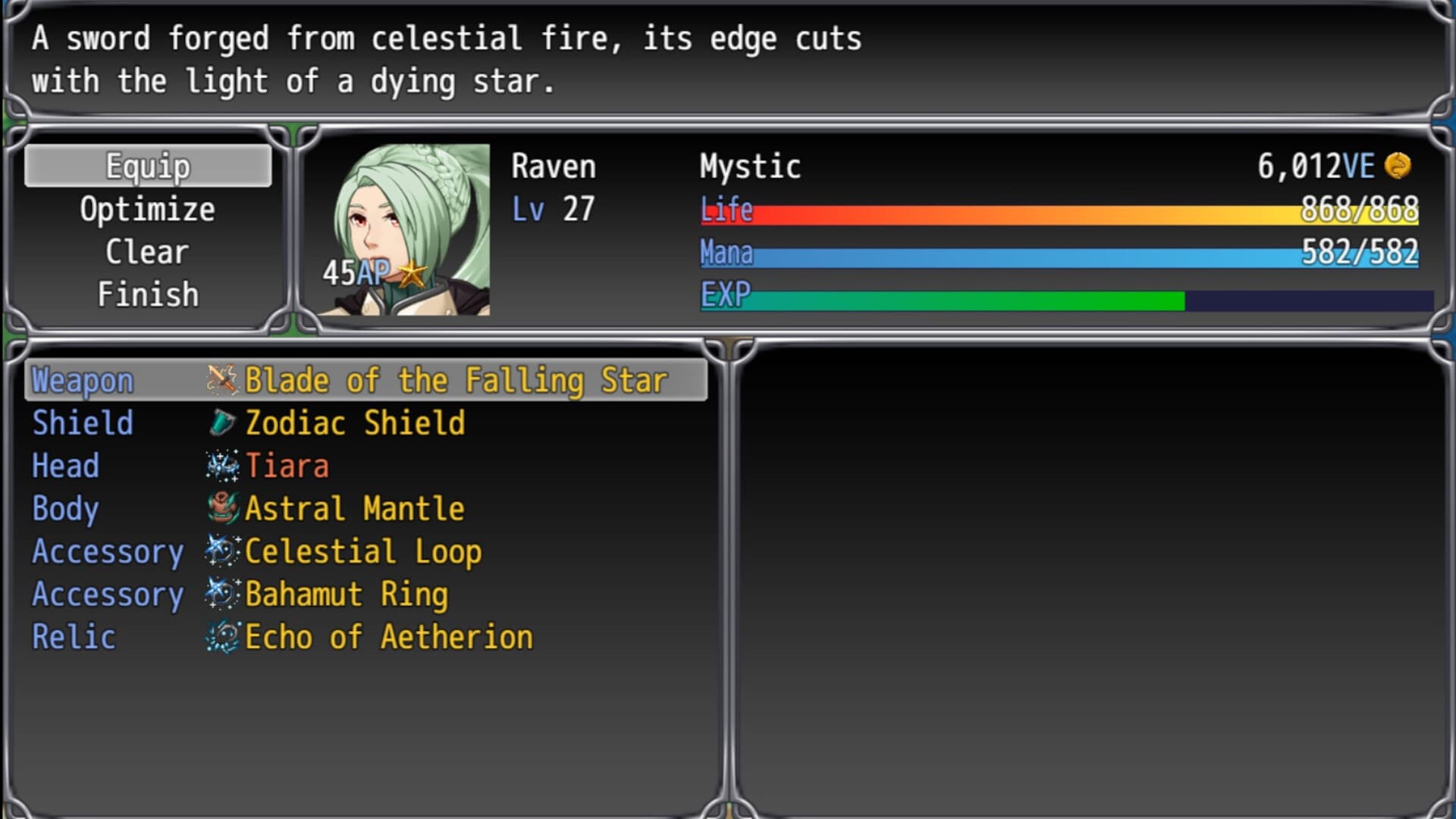Select the Weapon equipment slot
The image size is (1456, 819).
tap(82, 380)
